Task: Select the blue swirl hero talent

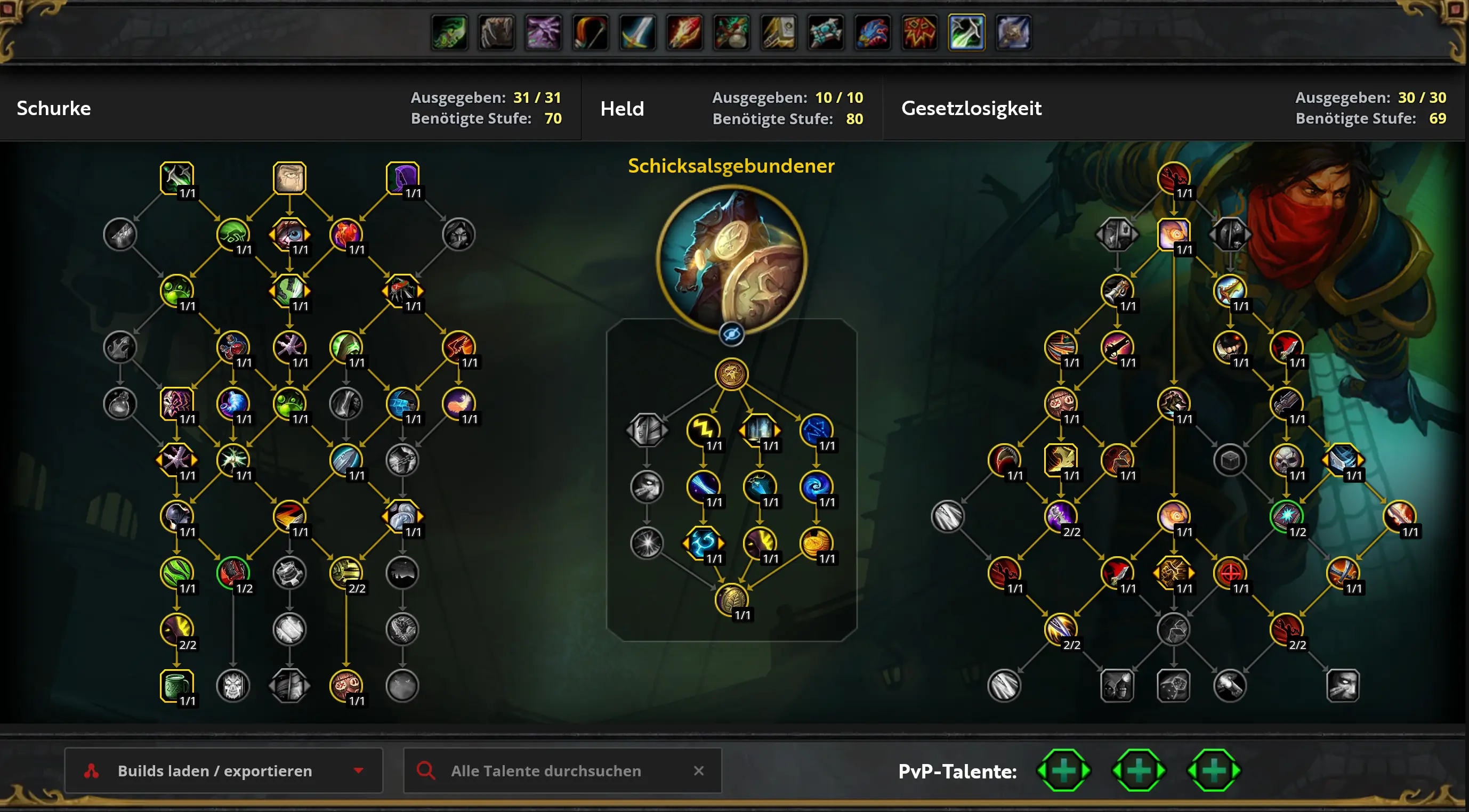Action: tap(816, 486)
